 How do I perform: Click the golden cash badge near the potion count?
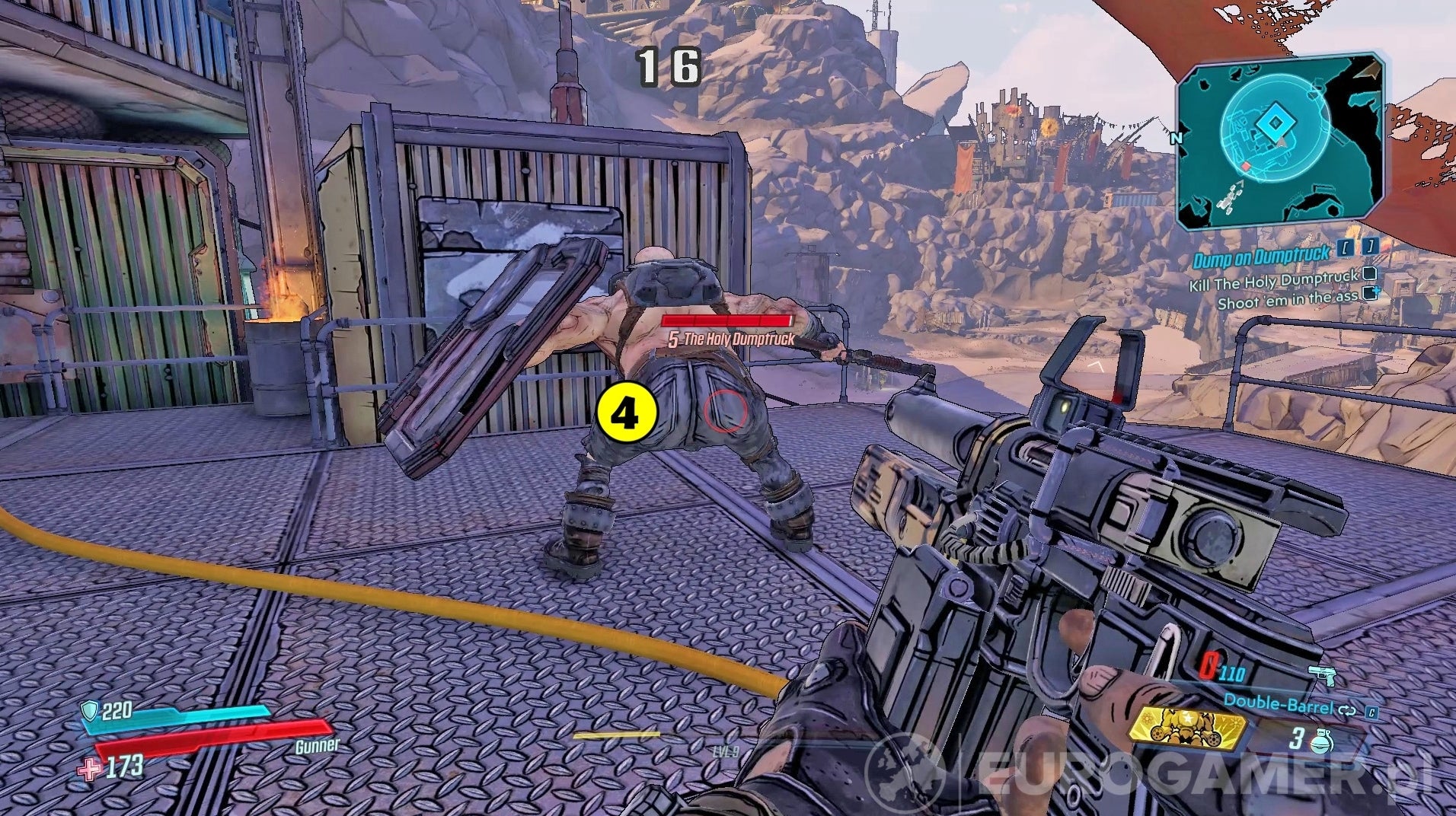coord(1189,728)
